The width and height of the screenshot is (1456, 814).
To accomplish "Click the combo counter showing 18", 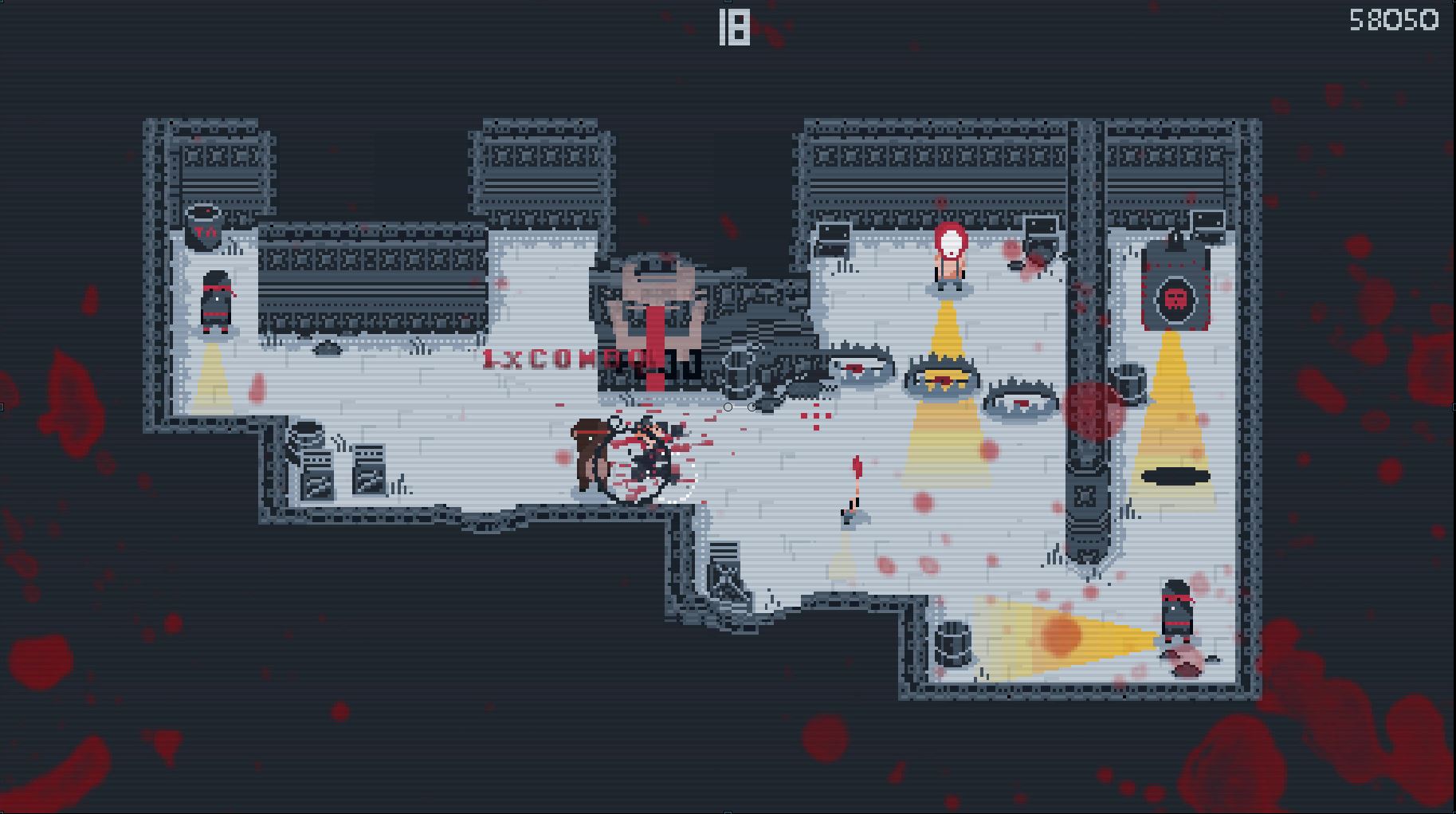I will (733, 28).
